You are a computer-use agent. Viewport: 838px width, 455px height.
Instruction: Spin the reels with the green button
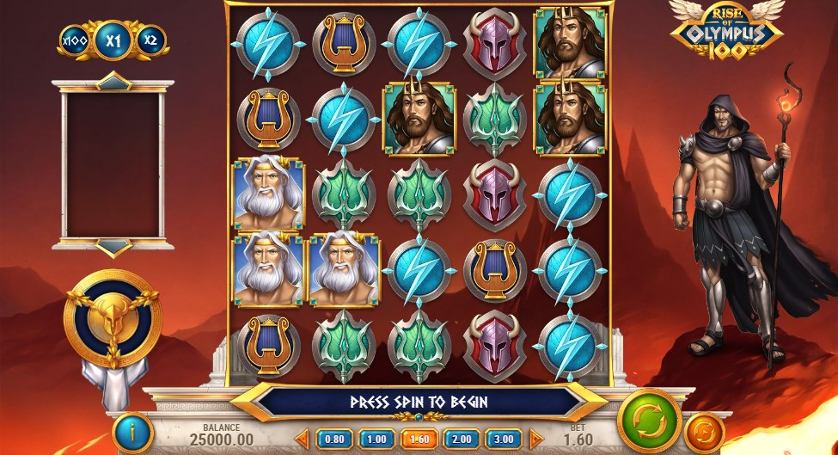click(x=649, y=419)
